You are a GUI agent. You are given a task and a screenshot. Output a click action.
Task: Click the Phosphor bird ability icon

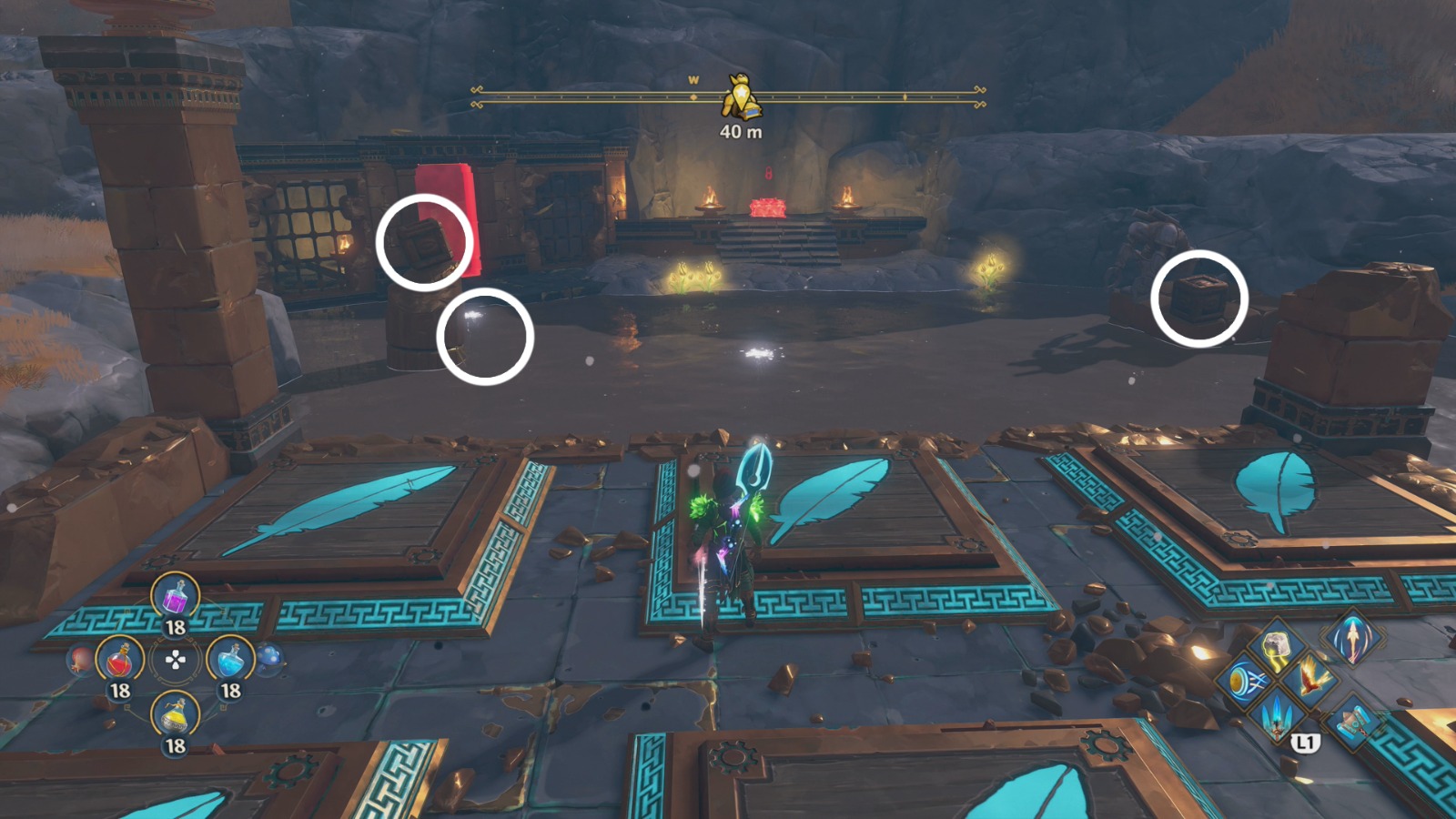point(1310,679)
